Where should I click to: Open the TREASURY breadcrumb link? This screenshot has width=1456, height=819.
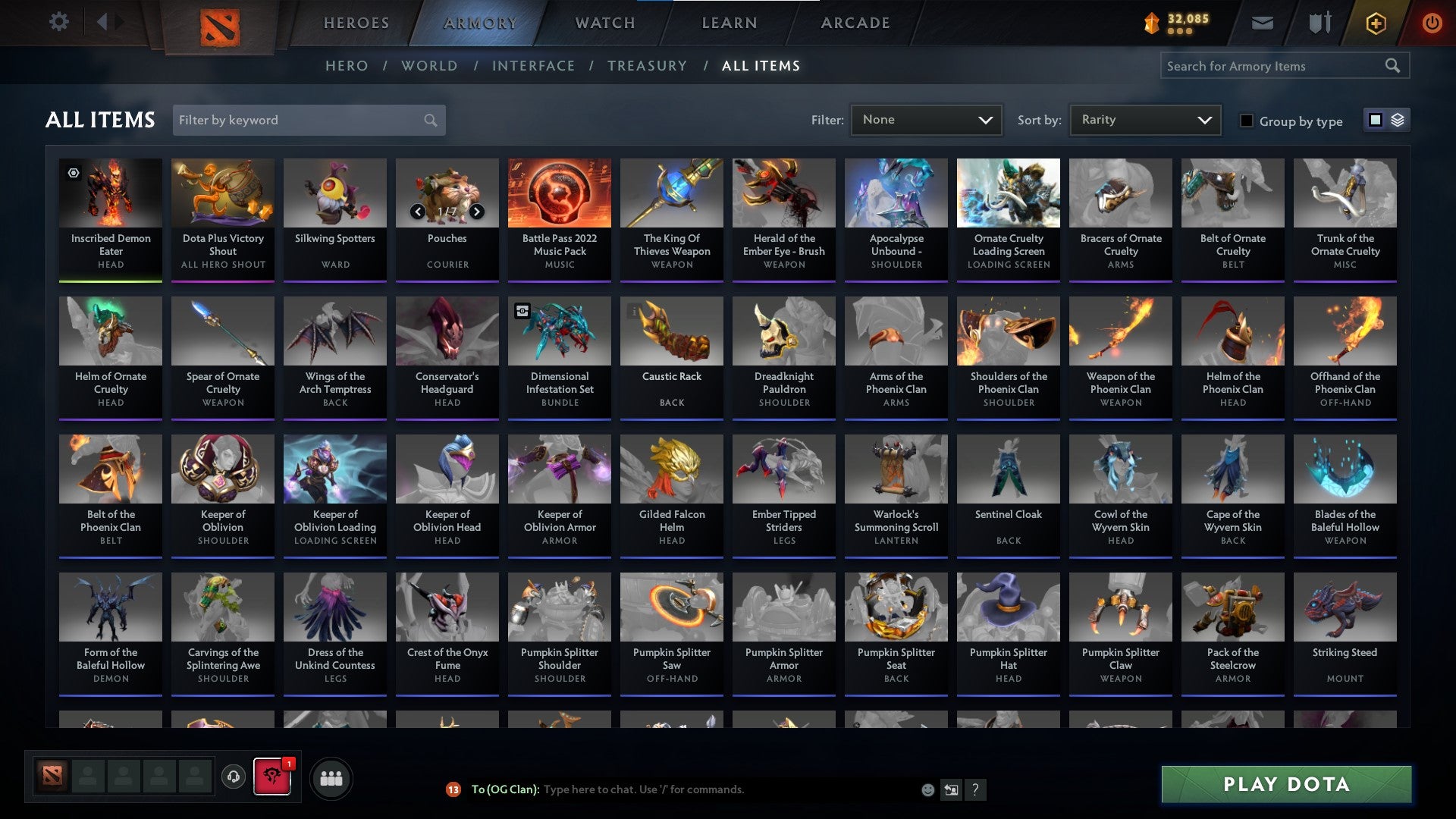tap(648, 66)
